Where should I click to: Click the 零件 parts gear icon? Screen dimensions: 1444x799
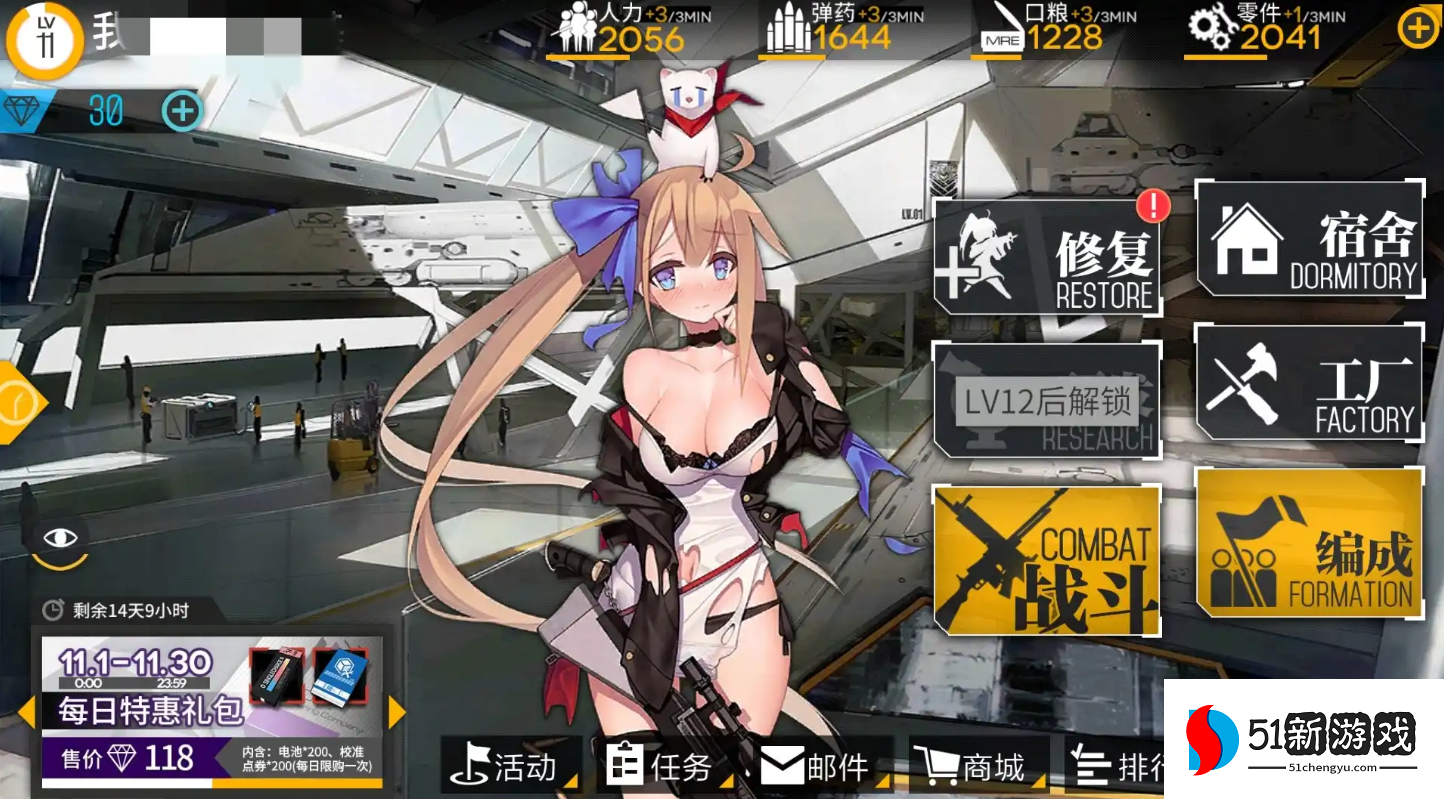click(1211, 27)
